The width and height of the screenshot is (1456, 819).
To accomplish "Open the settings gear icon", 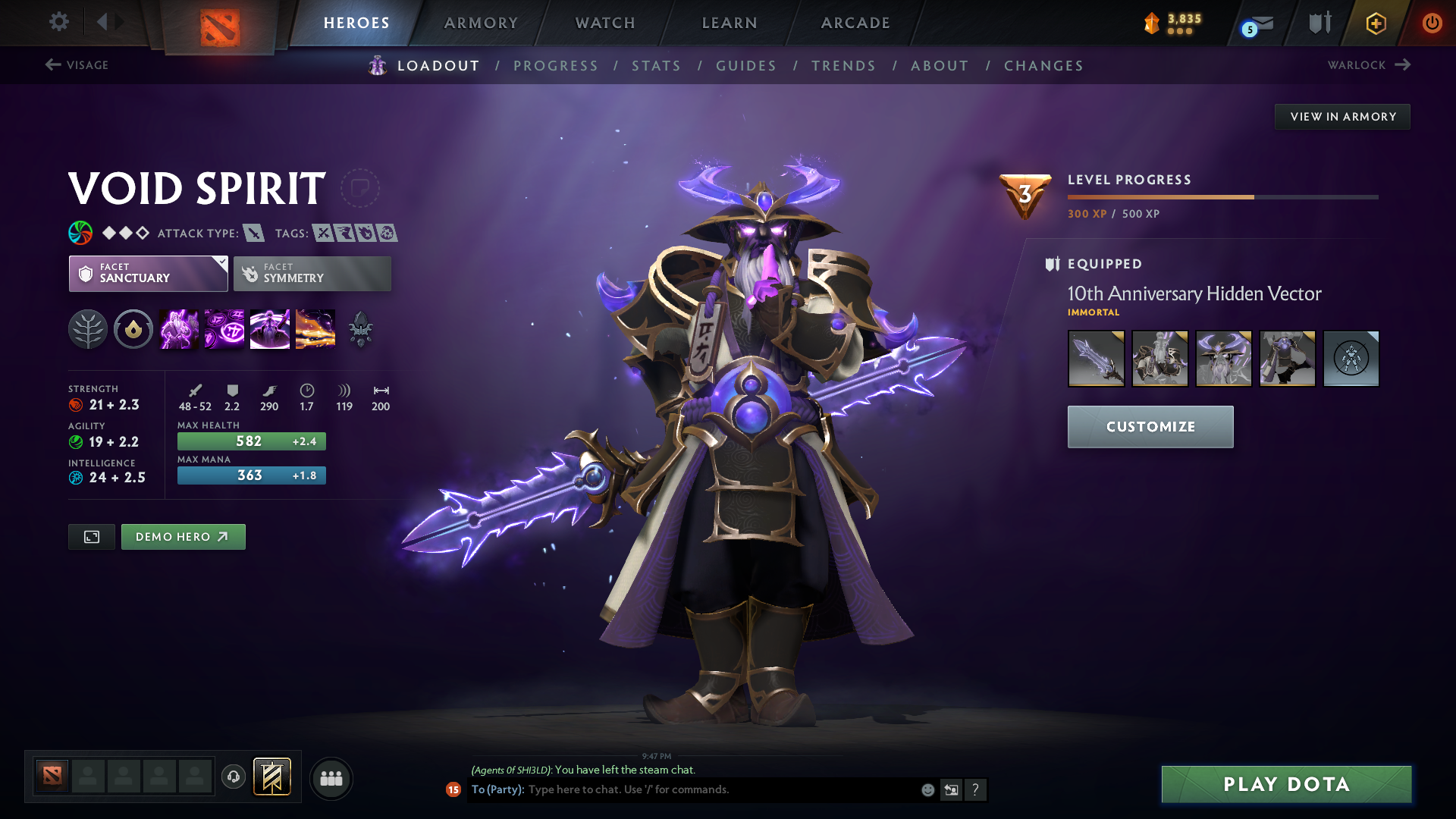I will coord(59,22).
